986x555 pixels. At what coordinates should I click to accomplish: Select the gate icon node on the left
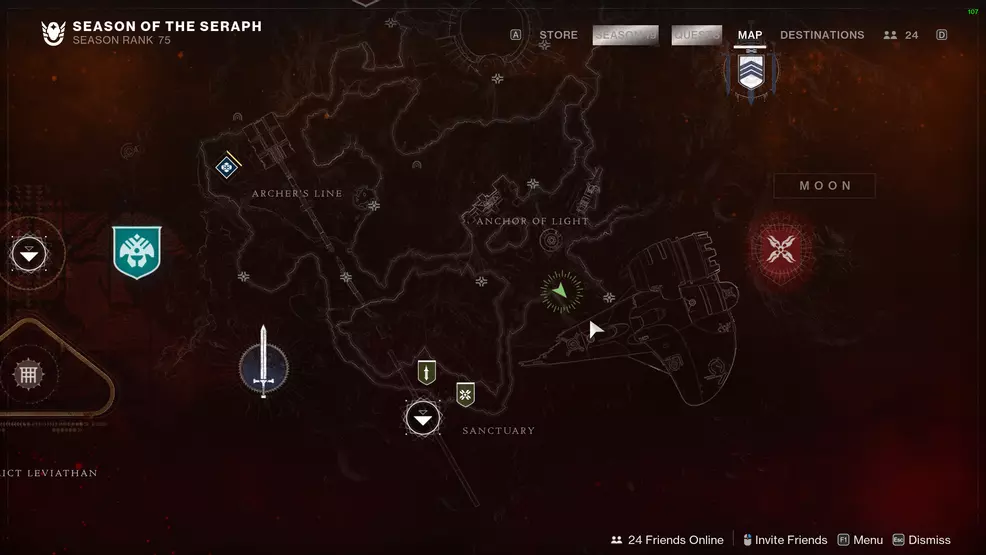tap(27, 375)
